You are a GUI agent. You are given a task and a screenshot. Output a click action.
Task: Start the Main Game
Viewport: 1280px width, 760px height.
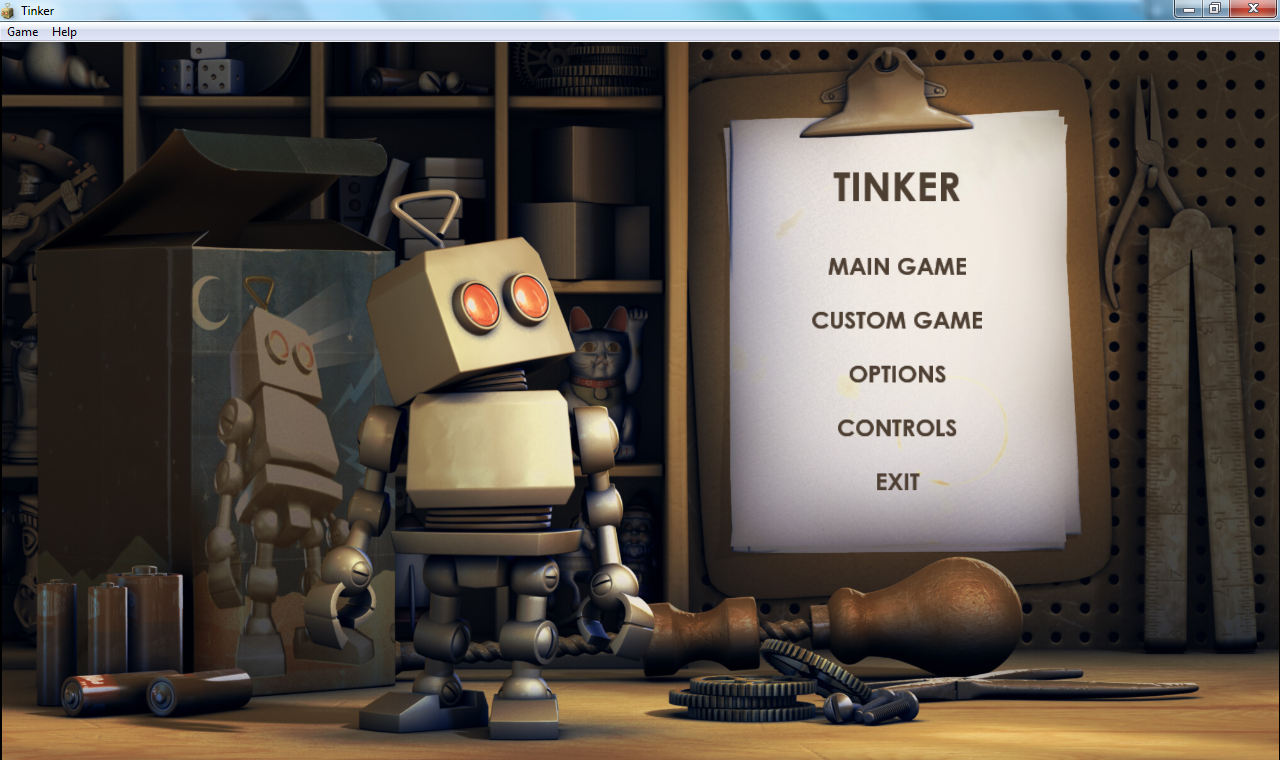(897, 267)
